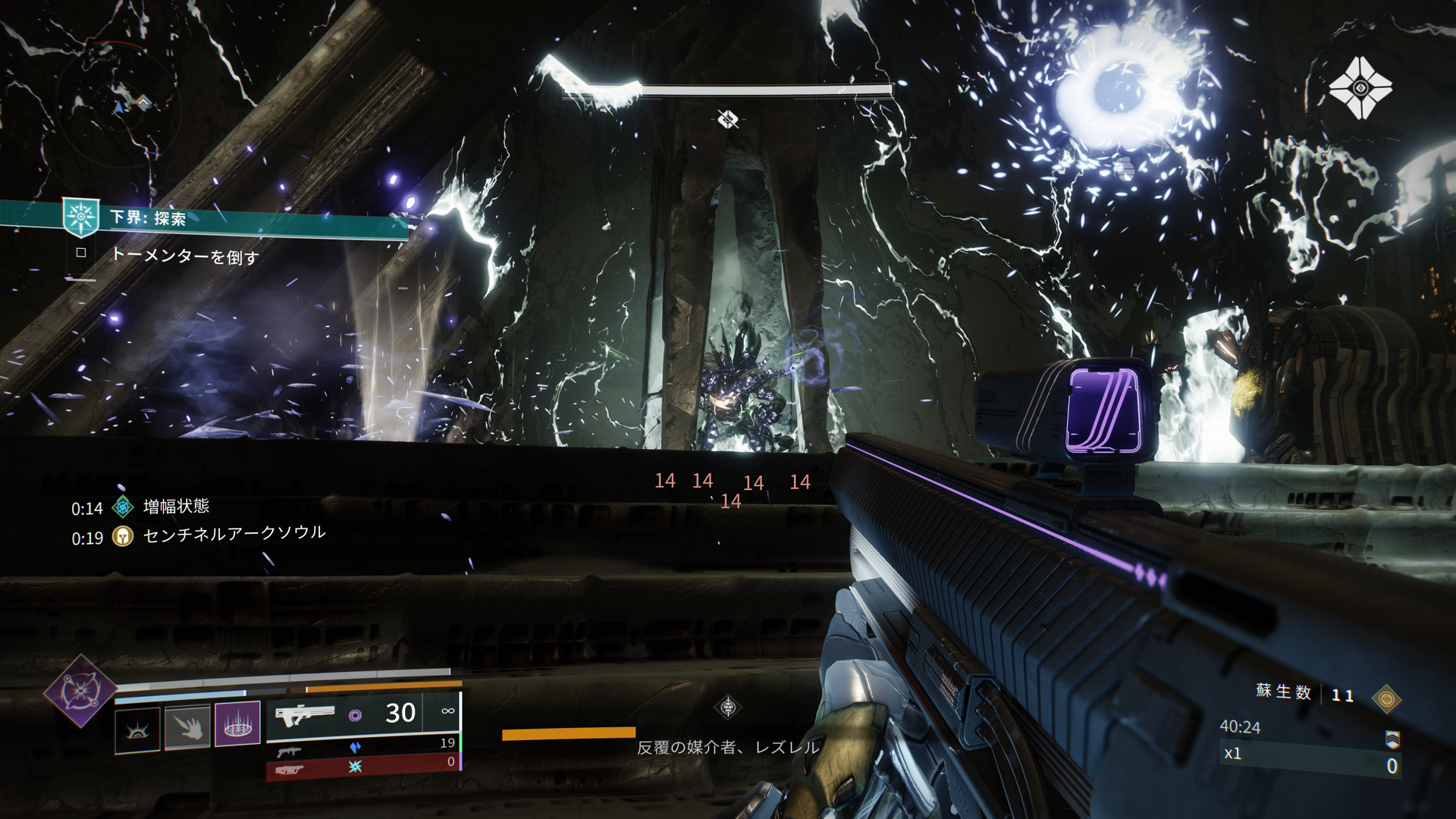1456x819 pixels.
Task: Click the gold revive token icon
Action: [1386, 698]
